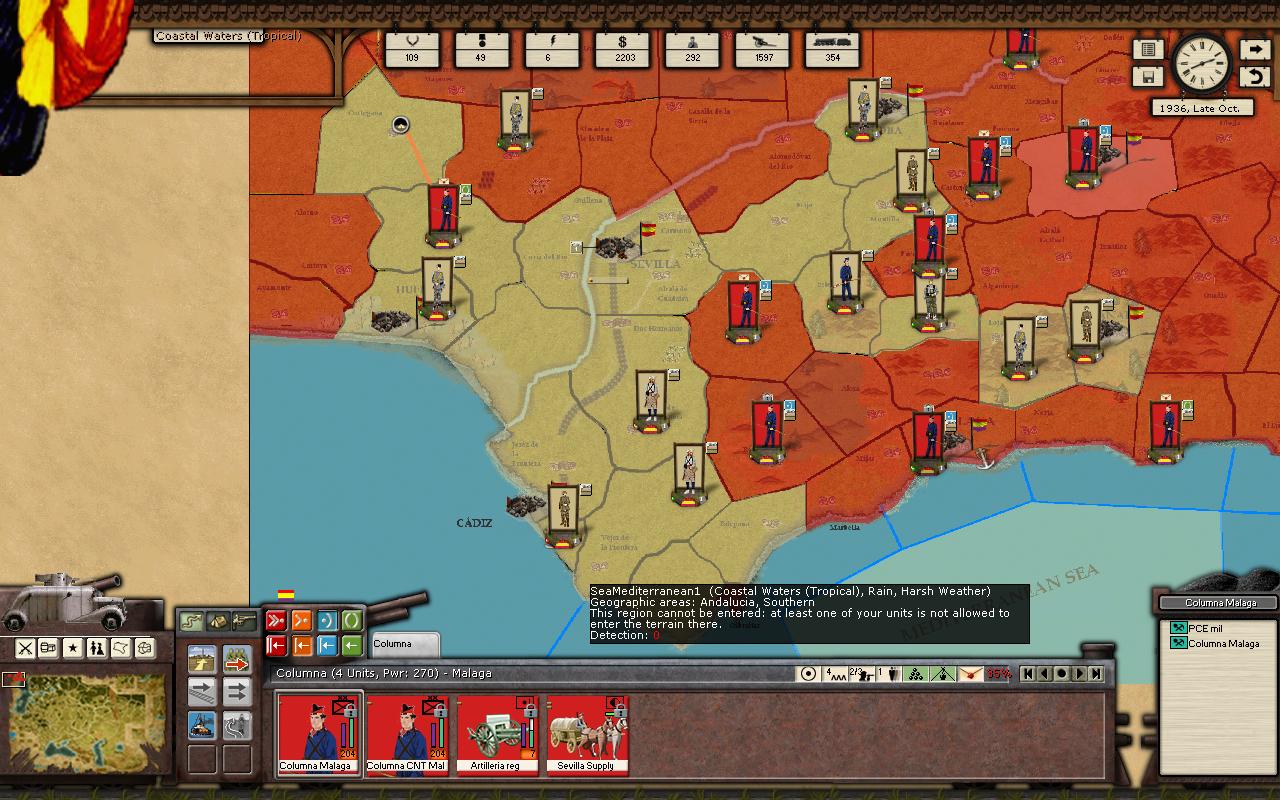The width and height of the screenshot is (1280, 800).
Task: Open the save game floppy disk button
Action: (1148, 76)
